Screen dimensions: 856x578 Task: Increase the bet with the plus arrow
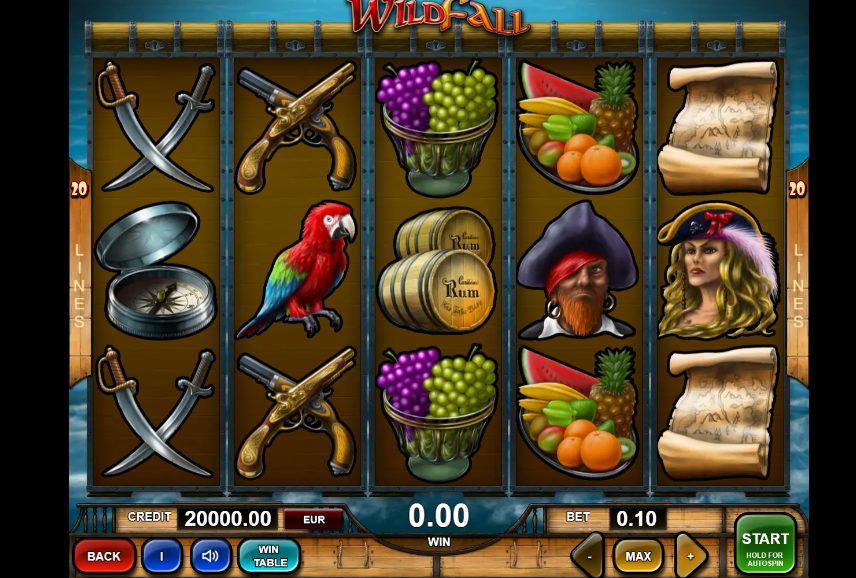tap(690, 556)
